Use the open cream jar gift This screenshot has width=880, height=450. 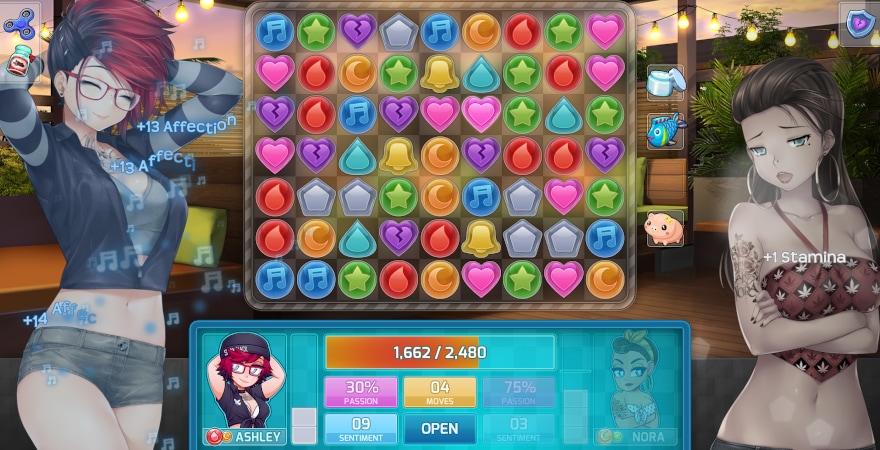664,82
